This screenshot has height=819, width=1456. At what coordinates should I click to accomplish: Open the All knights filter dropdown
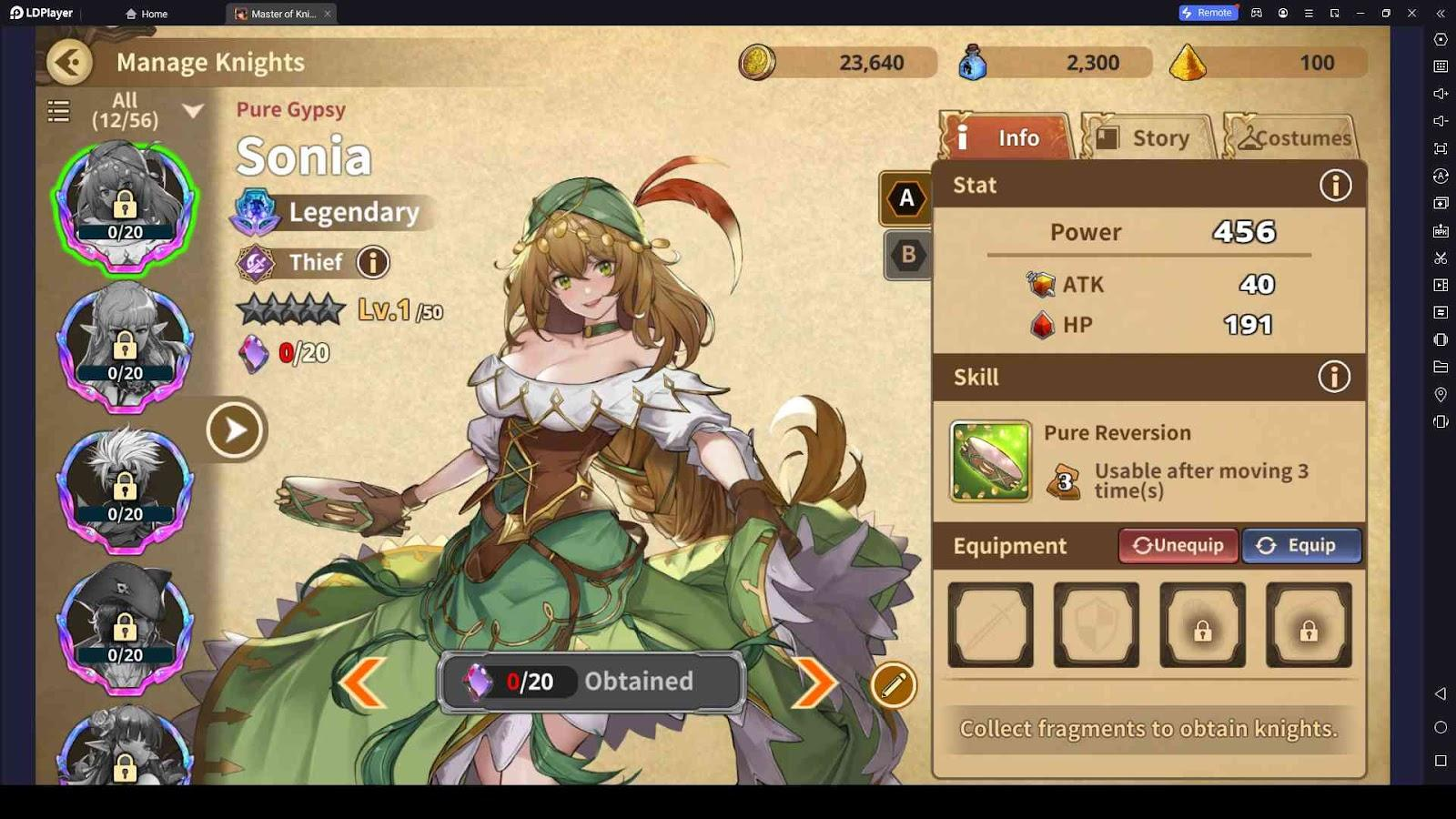[193, 111]
